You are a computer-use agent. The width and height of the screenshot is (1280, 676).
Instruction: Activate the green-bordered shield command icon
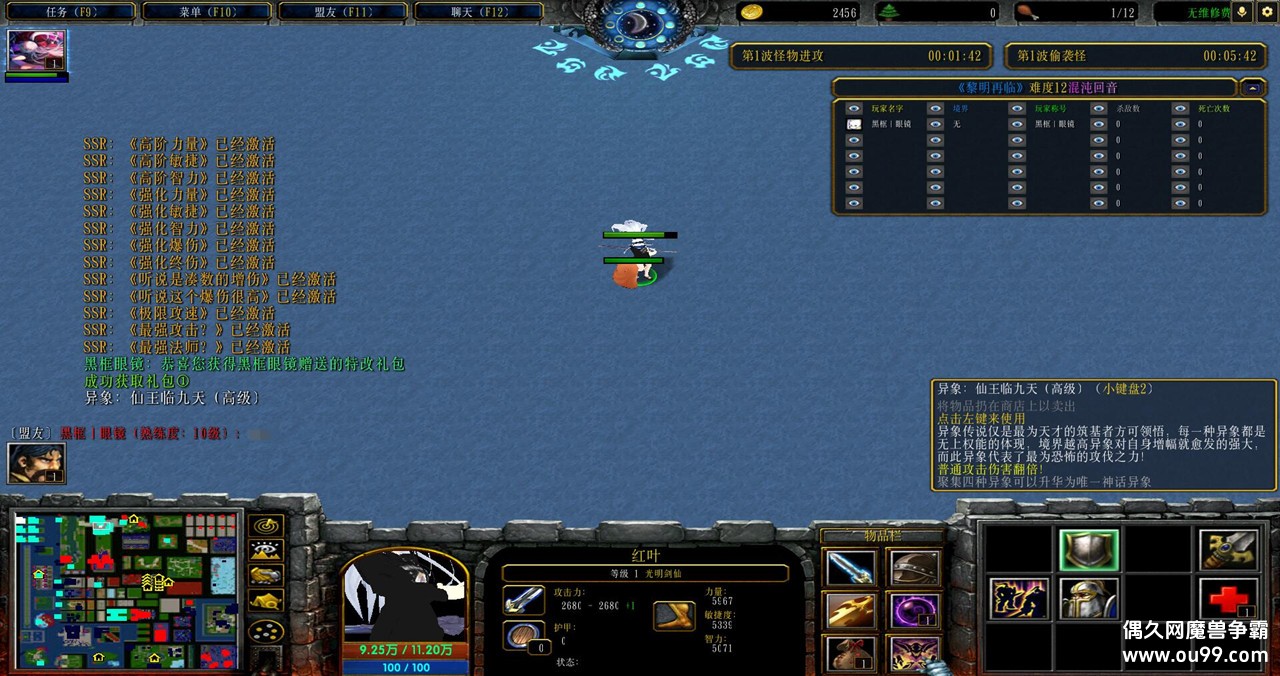[x=1088, y=550]
